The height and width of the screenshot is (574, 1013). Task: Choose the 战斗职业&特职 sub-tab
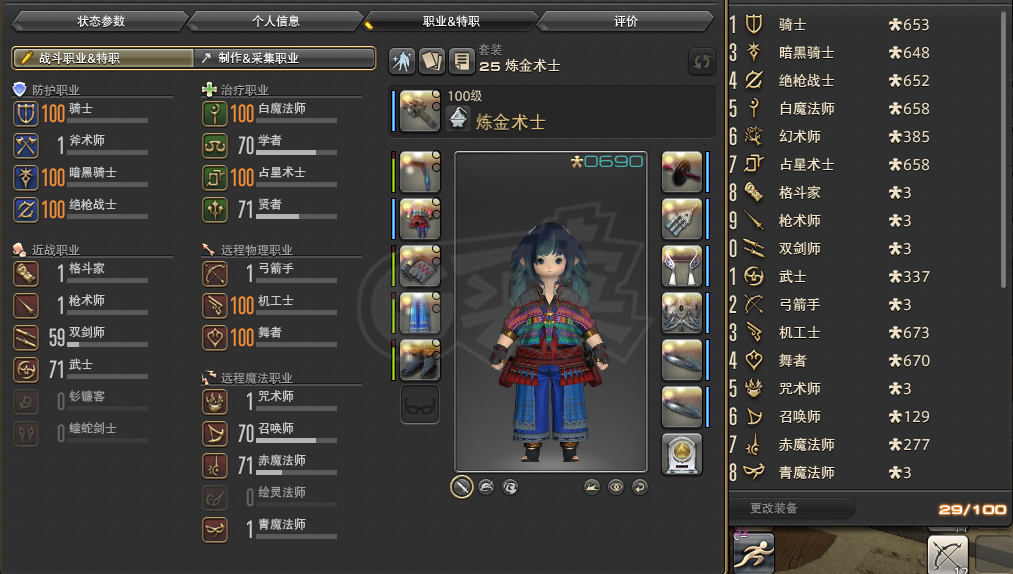pos(104,59)
